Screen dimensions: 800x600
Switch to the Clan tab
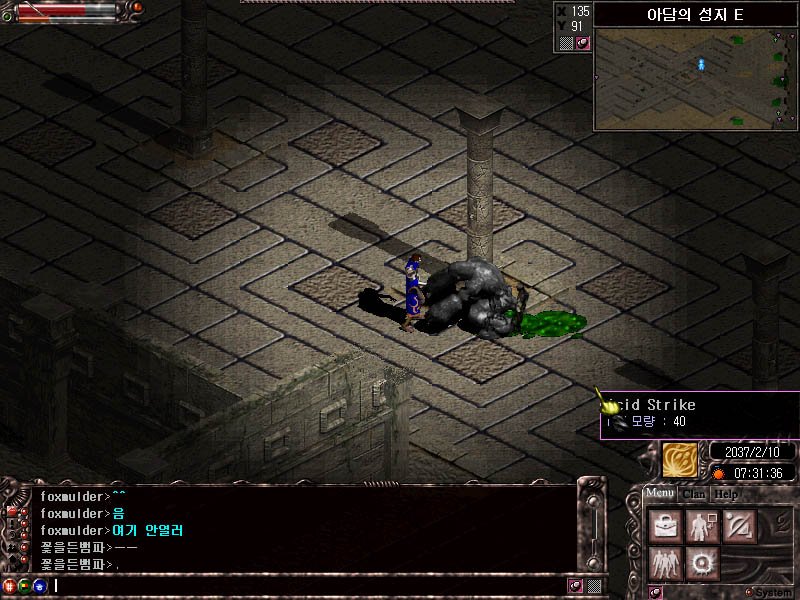pyautogui.click(x=694, y=494)
